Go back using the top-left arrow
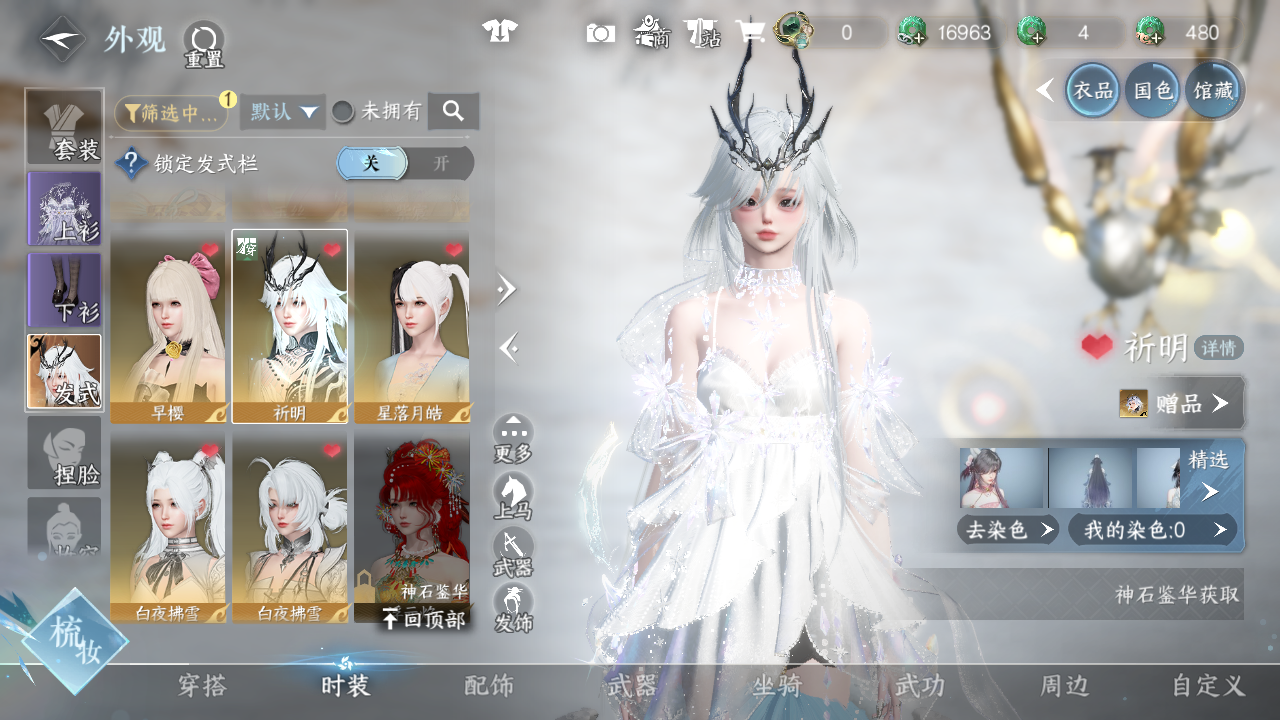Viewport: 1280px width, 720px height. (62, 40)
